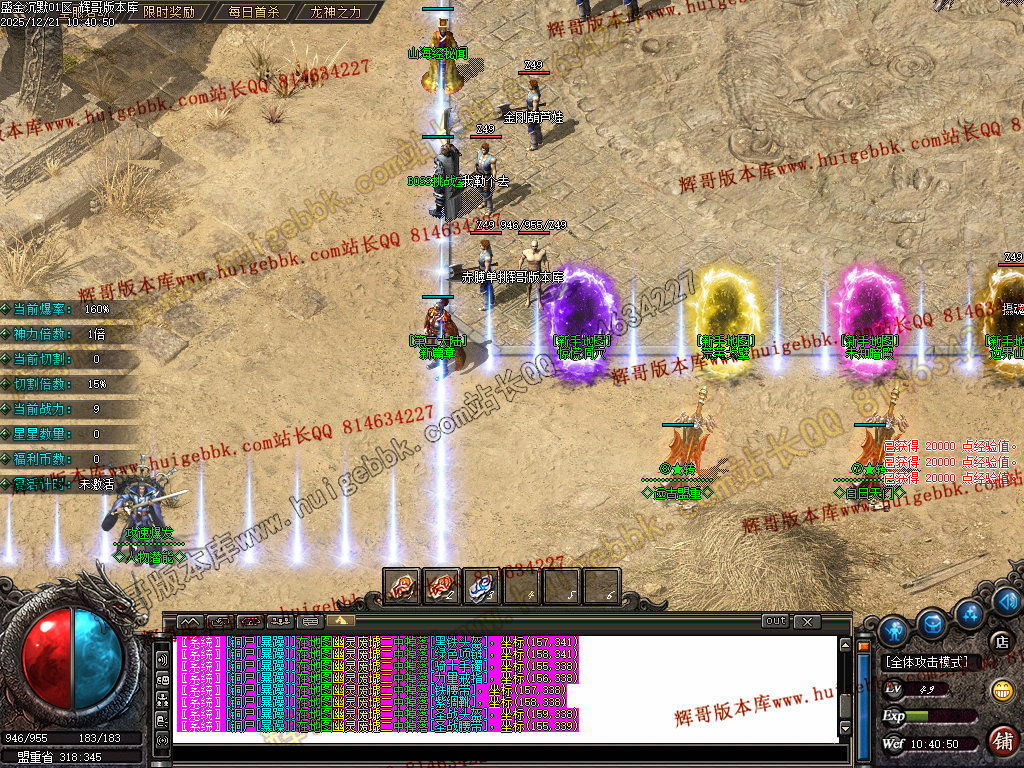The width and height of the screenshot is (1024, 768).
Task: Use the second hotbar slot item
Action: coord(442,586)
